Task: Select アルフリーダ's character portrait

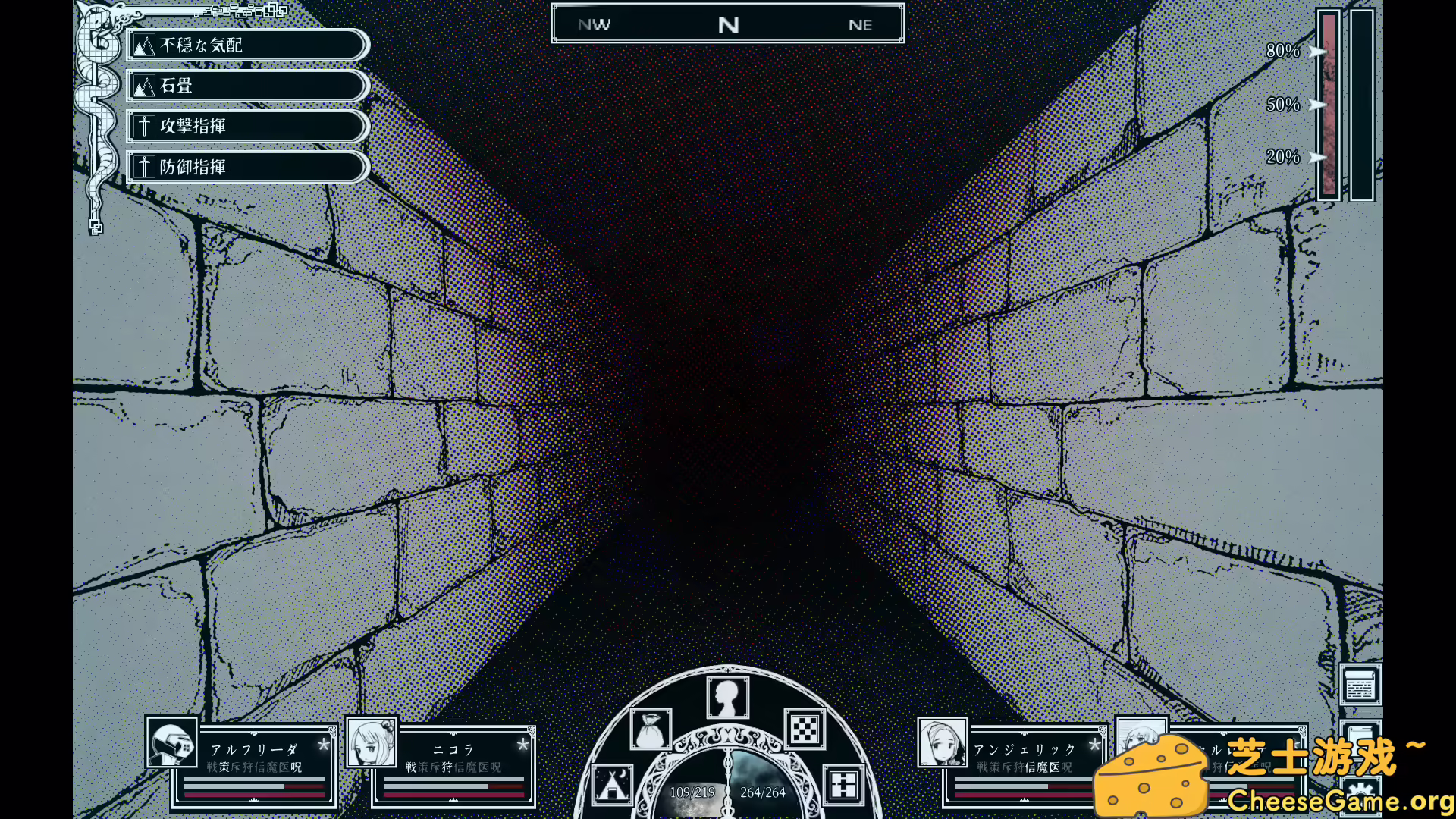Action: coord(171,744)
